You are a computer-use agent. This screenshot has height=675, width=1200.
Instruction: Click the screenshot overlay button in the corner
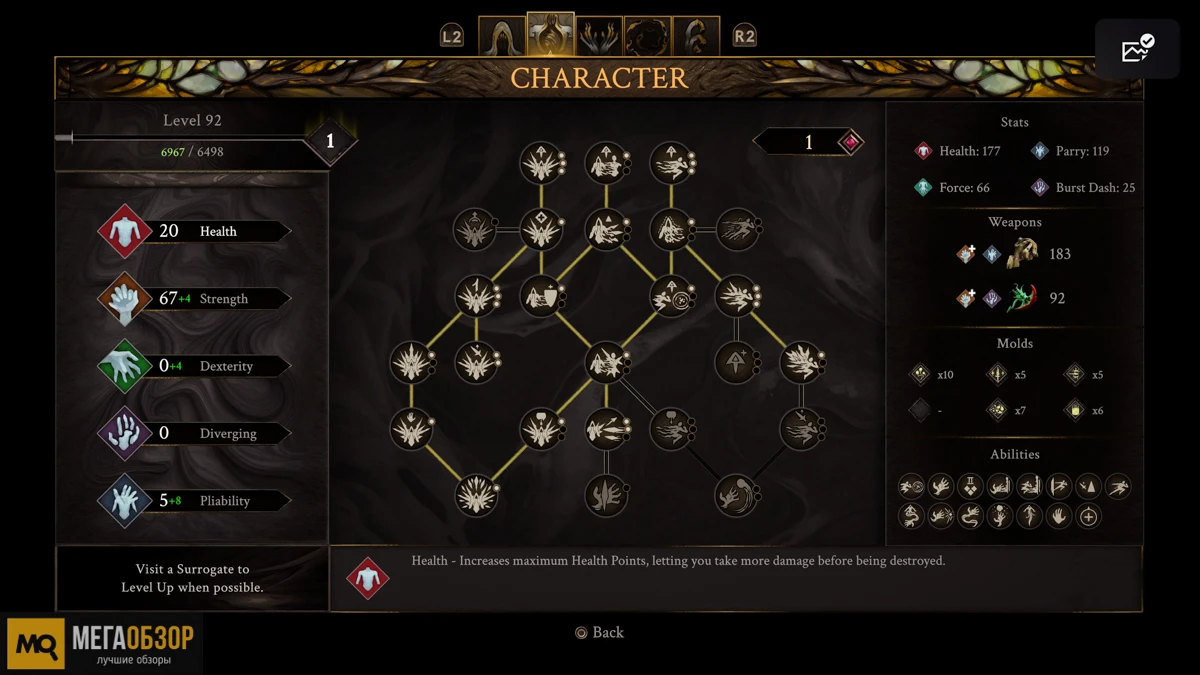1137,49
